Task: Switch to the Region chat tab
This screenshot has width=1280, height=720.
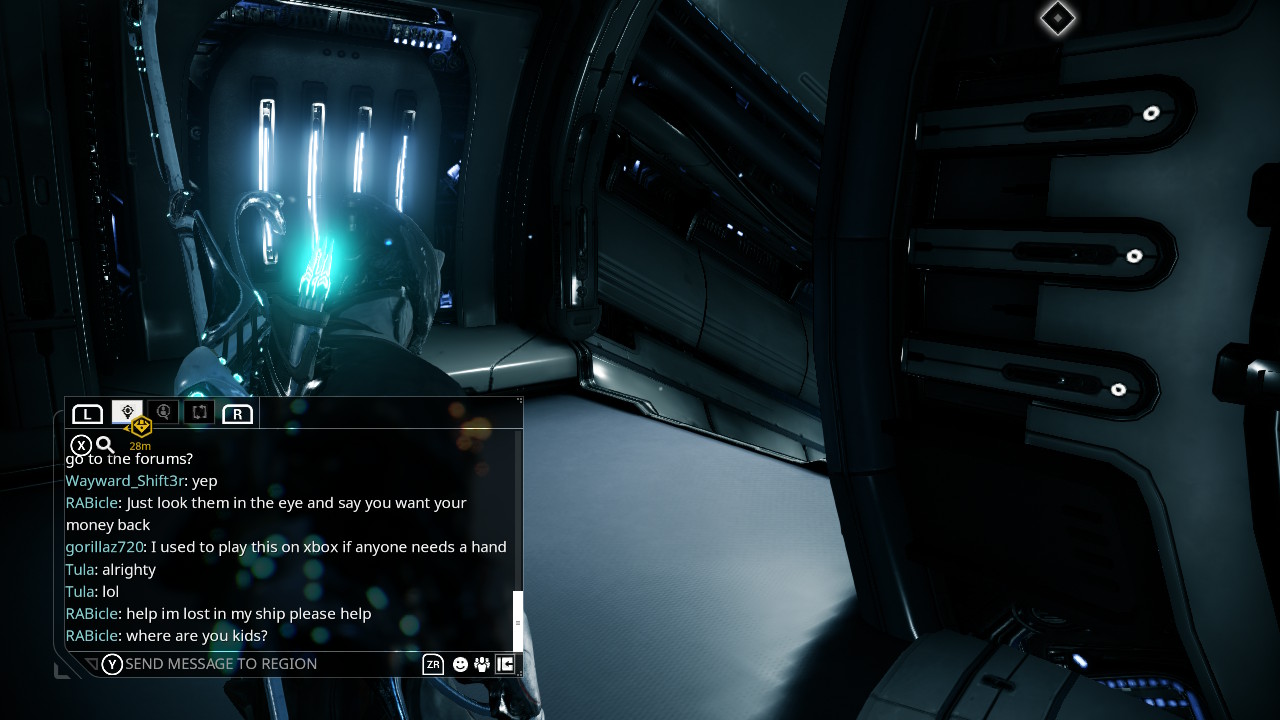Action: tap(127, 412)
